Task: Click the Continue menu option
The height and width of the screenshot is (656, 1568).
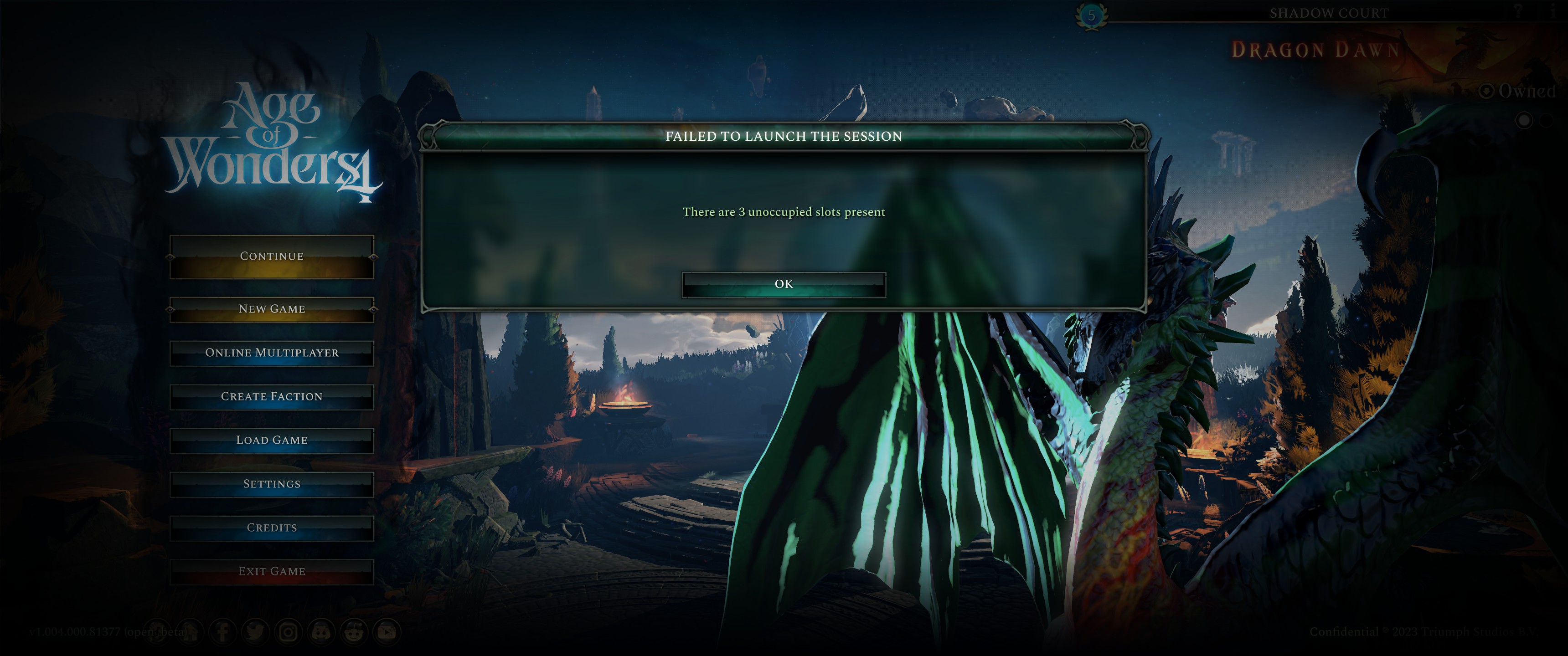Action: 272,256
